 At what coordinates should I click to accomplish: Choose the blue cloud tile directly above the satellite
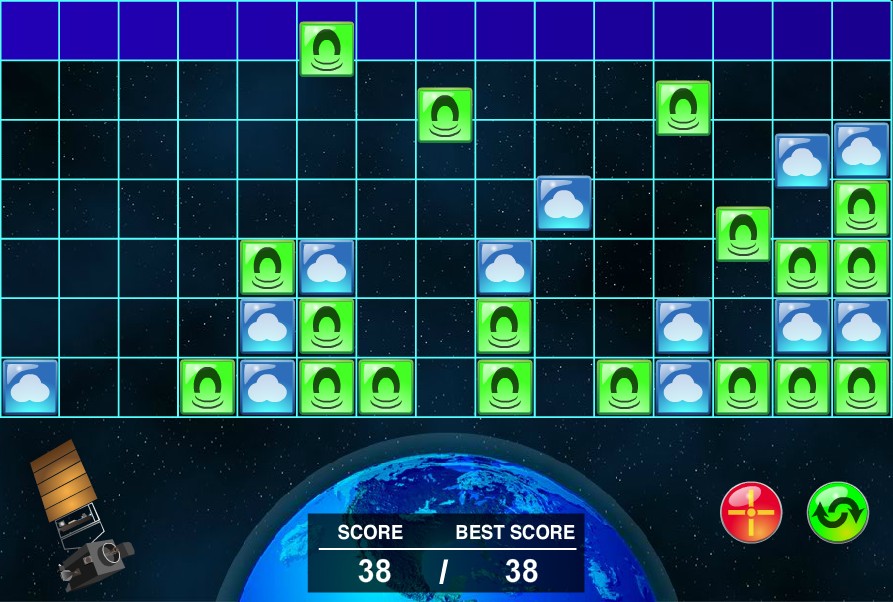30,387
